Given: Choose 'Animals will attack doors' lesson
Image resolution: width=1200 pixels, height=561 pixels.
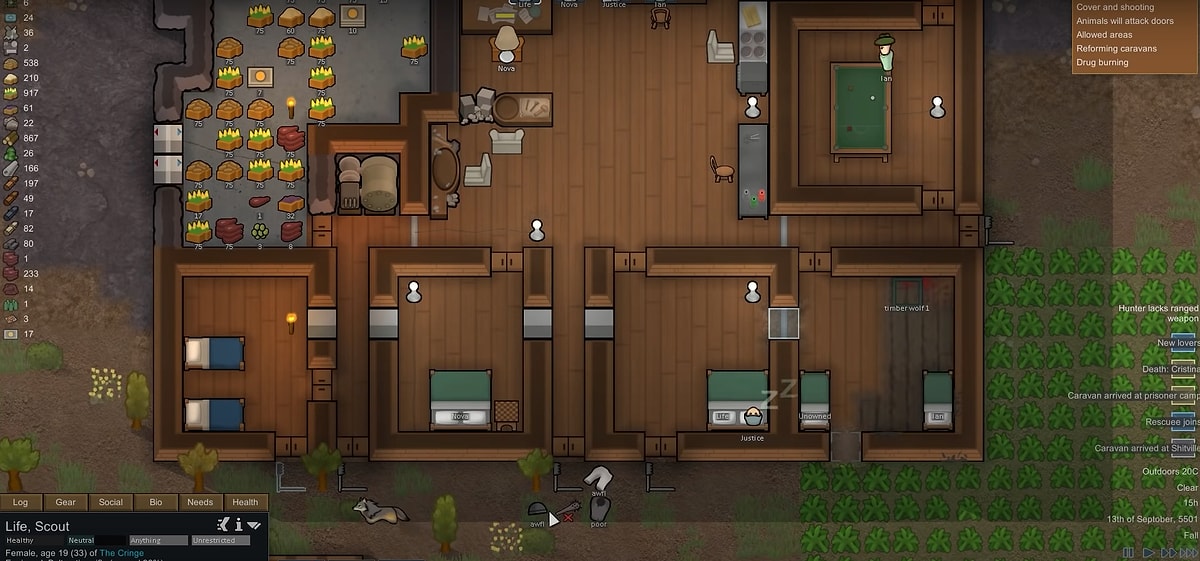Looking at the screenshot, I should (1125, 21).
